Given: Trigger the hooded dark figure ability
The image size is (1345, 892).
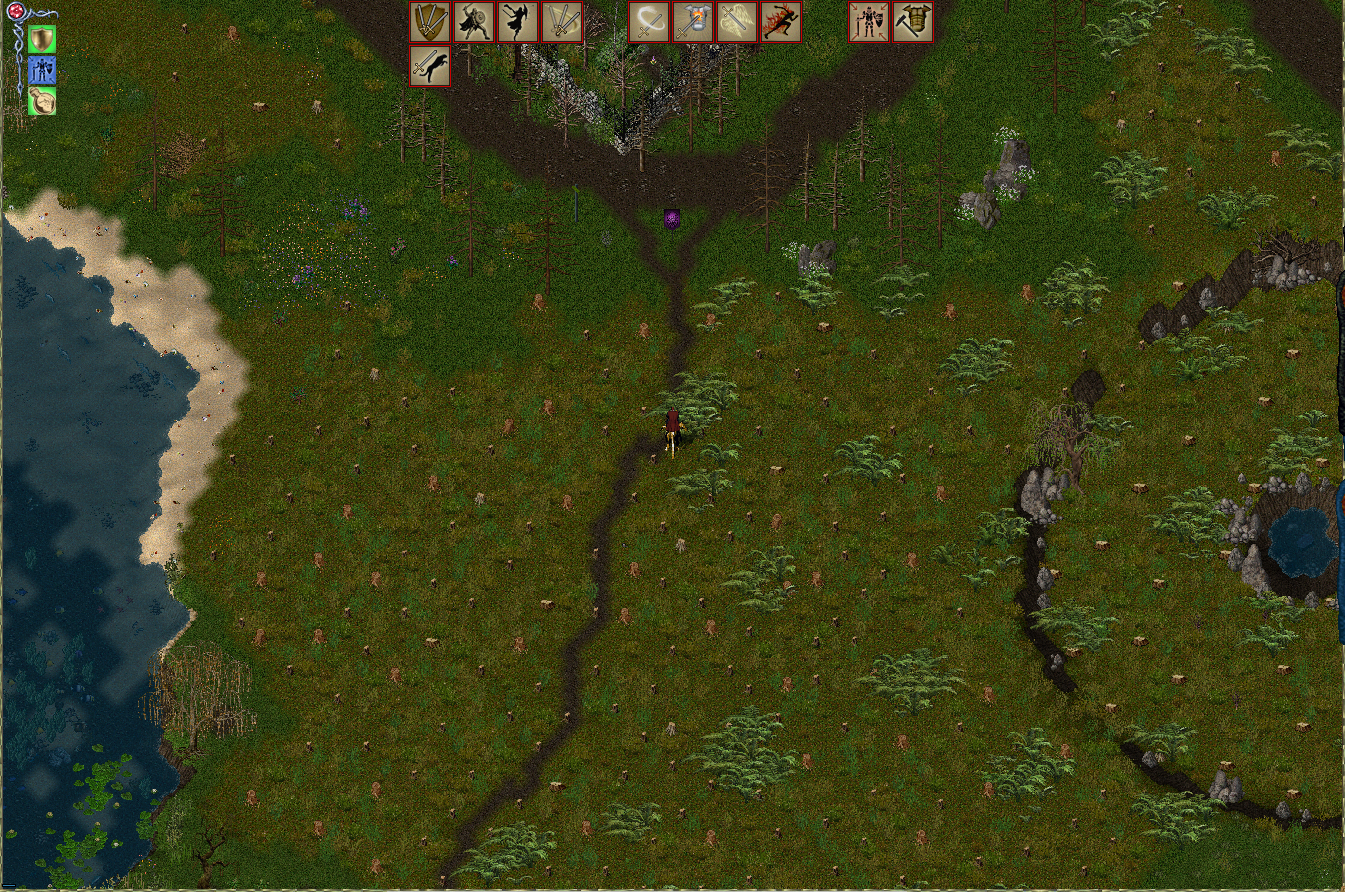Looking at the screenshot, I should pos(518,22).
